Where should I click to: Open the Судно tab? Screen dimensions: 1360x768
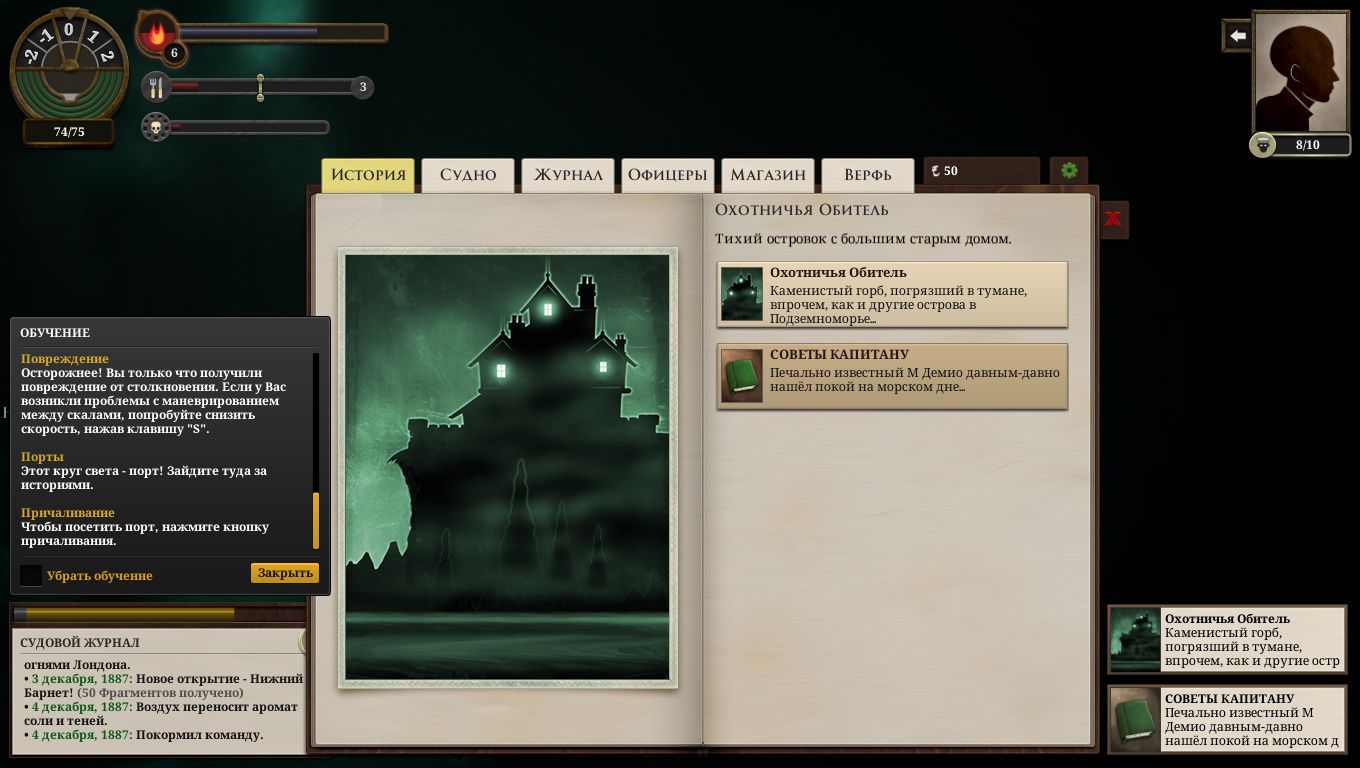click(x=468, y=175)
